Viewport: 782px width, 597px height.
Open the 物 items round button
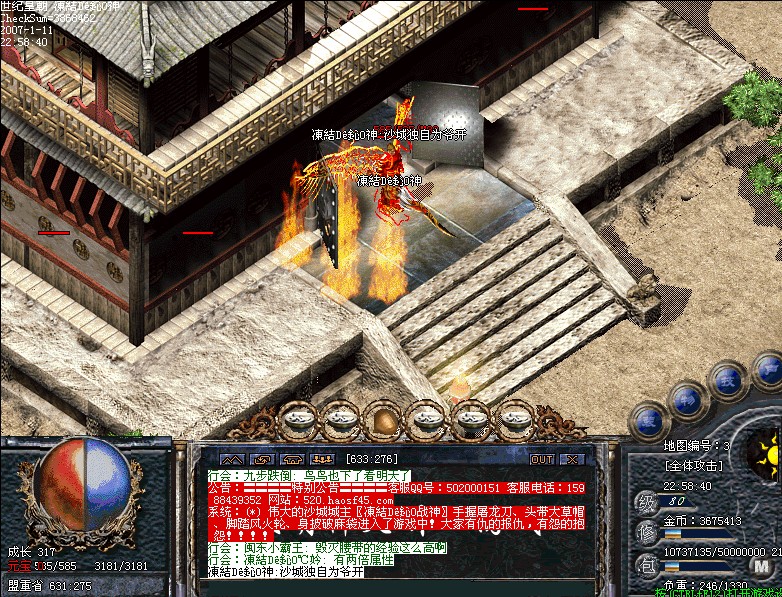click(685, 401)
